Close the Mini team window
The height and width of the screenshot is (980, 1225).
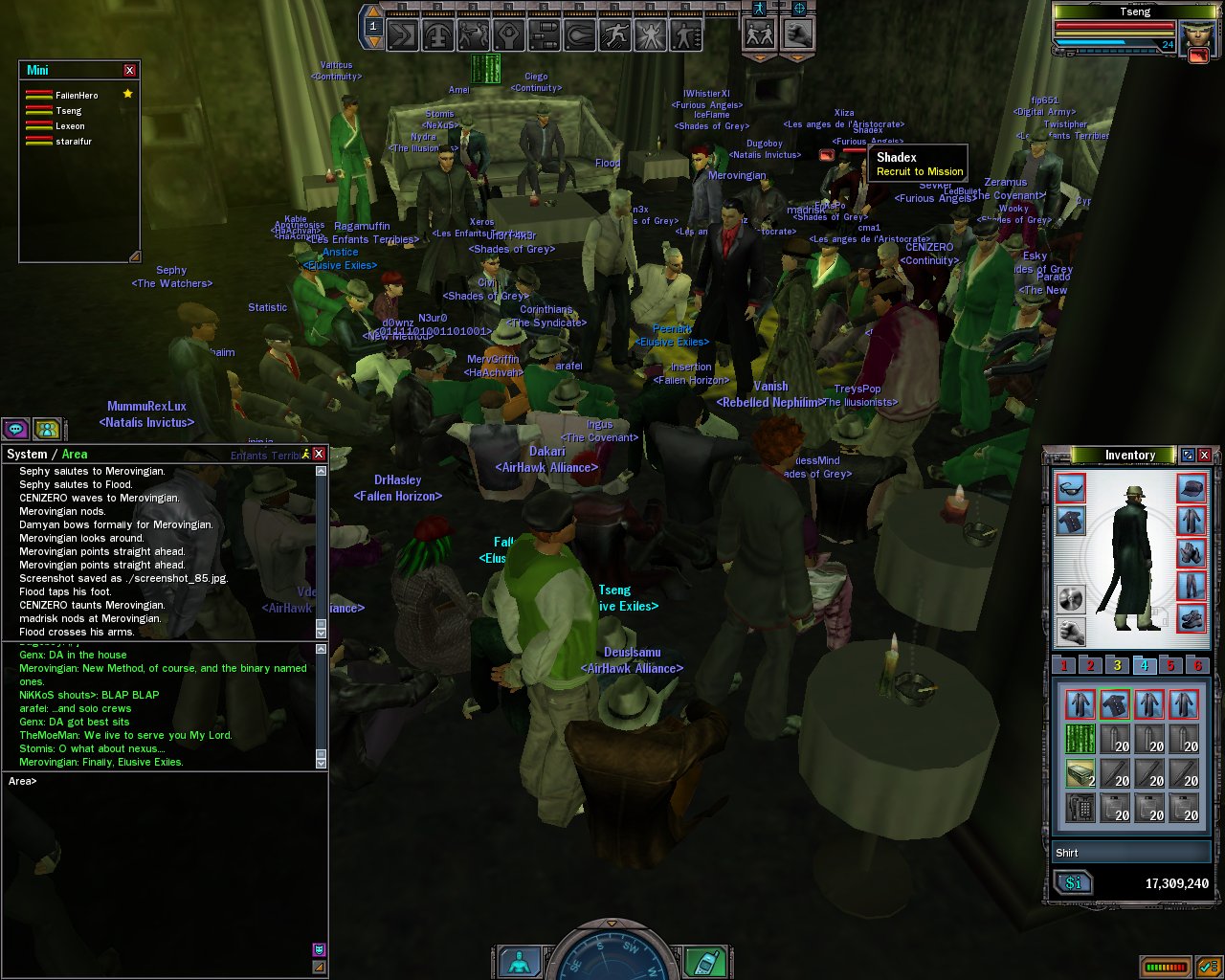tap(130, 71)
